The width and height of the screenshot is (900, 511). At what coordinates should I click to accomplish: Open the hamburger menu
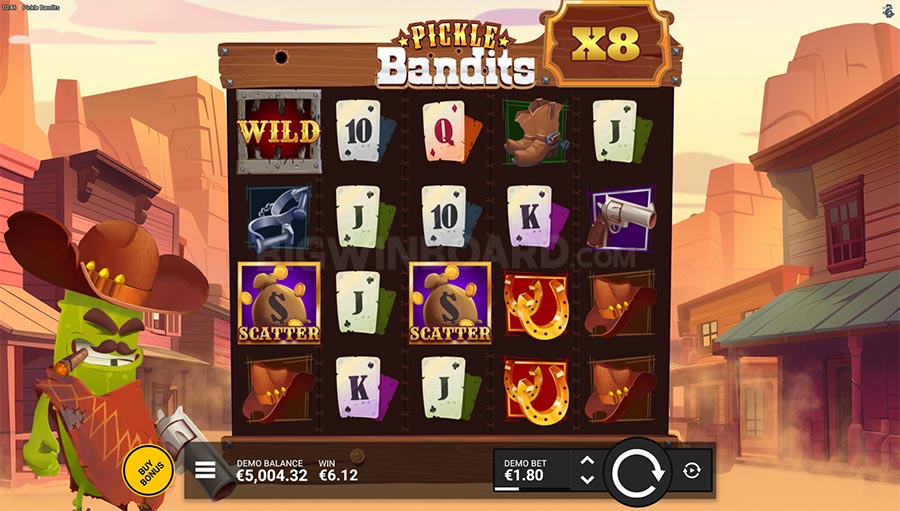[x=205, y=470]
